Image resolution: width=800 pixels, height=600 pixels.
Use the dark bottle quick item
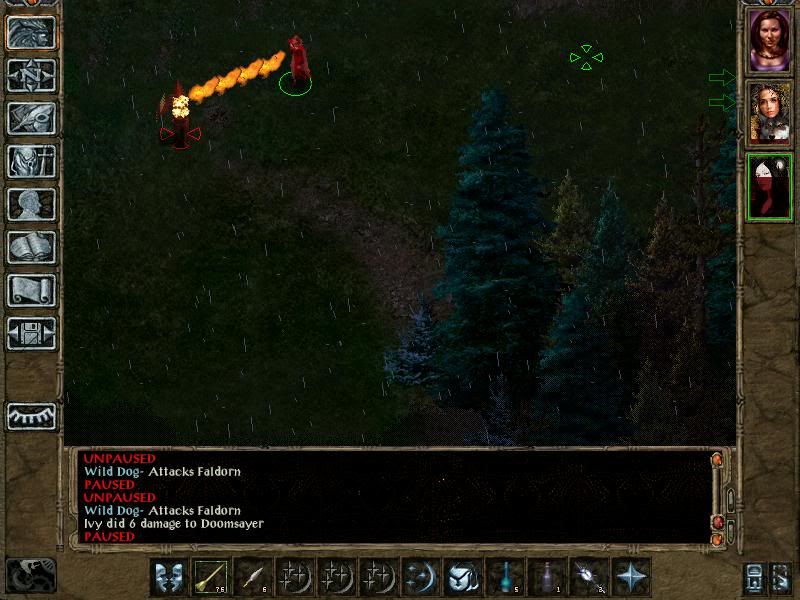548,577
